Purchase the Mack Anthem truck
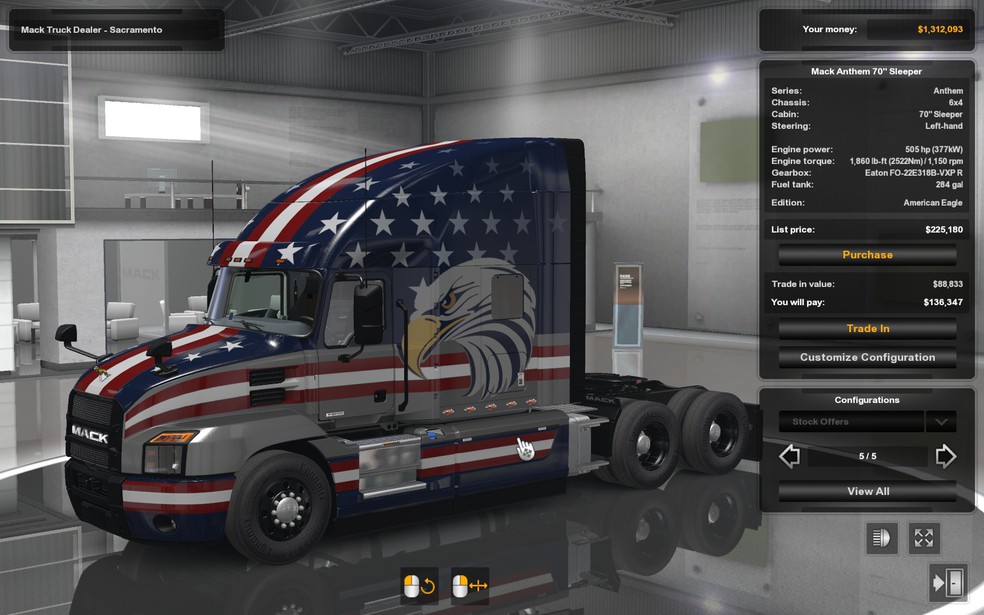Viewport: 984px width, 615px height. [x=867, y=255]
